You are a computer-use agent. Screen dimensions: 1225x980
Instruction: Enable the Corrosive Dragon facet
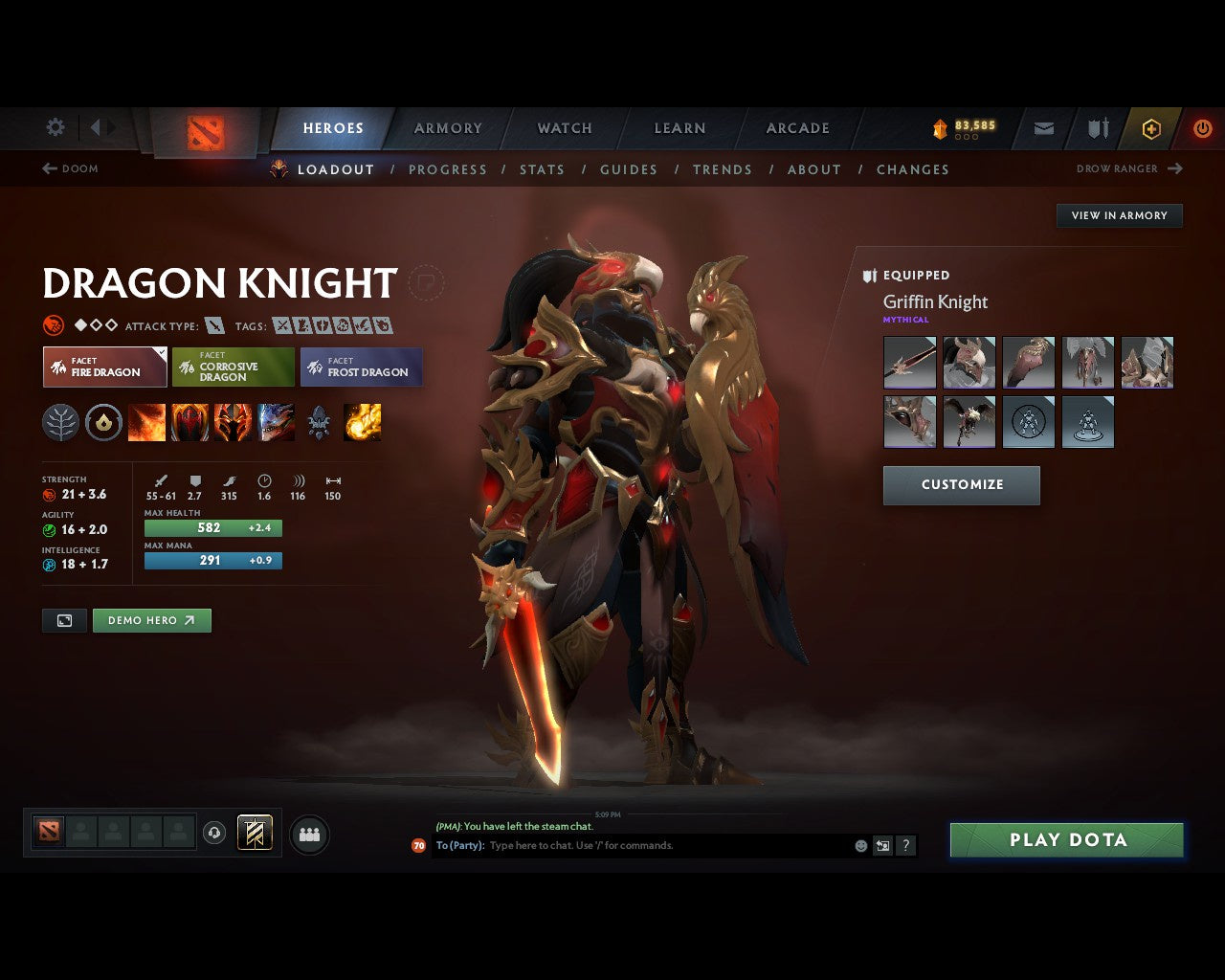[234, 367]
